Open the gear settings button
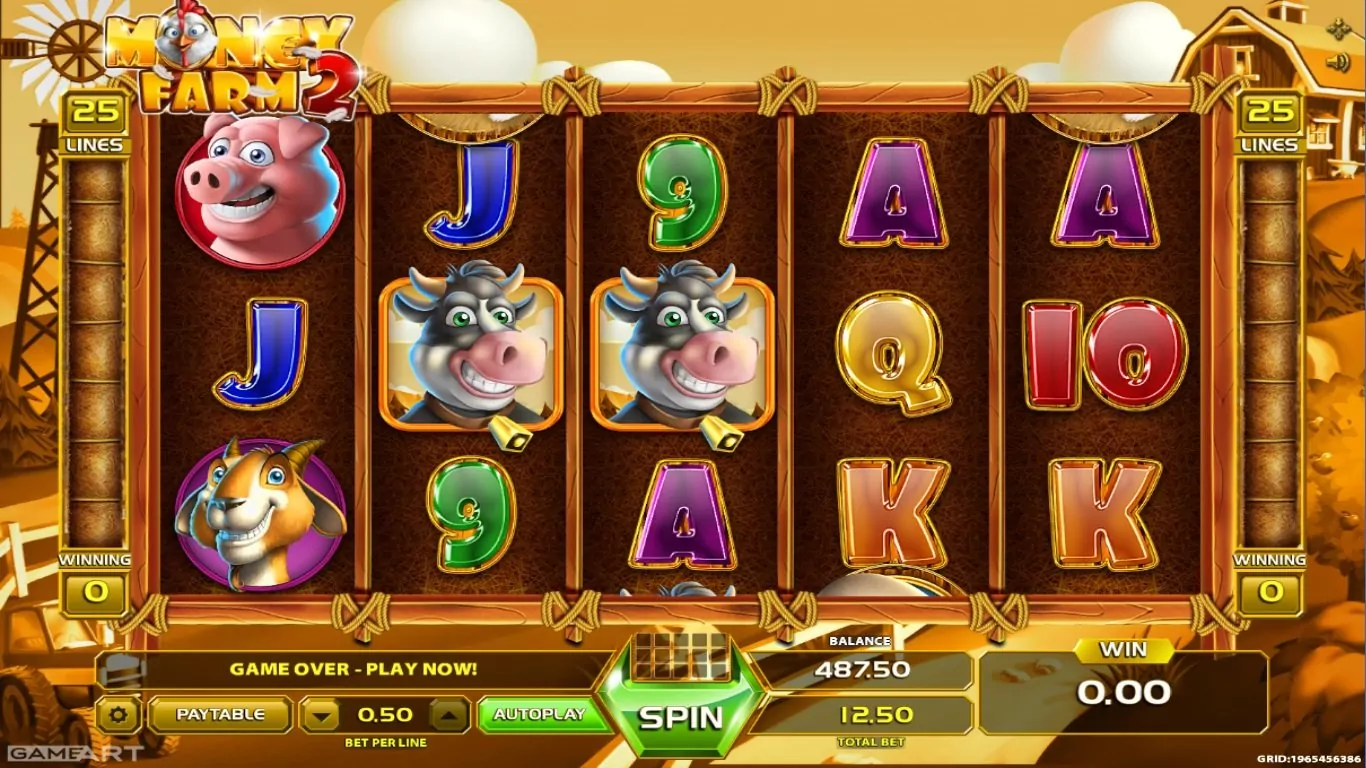The height and width of the screenshot is (768, 1366). coord(120,715)
